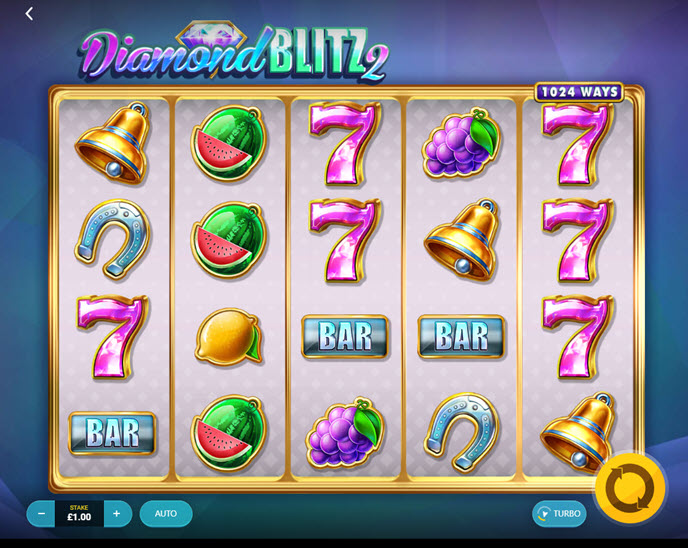Toggle TURBO mode
The height and width of the screenshot is (548, 688).
click(x=559, y=514)
